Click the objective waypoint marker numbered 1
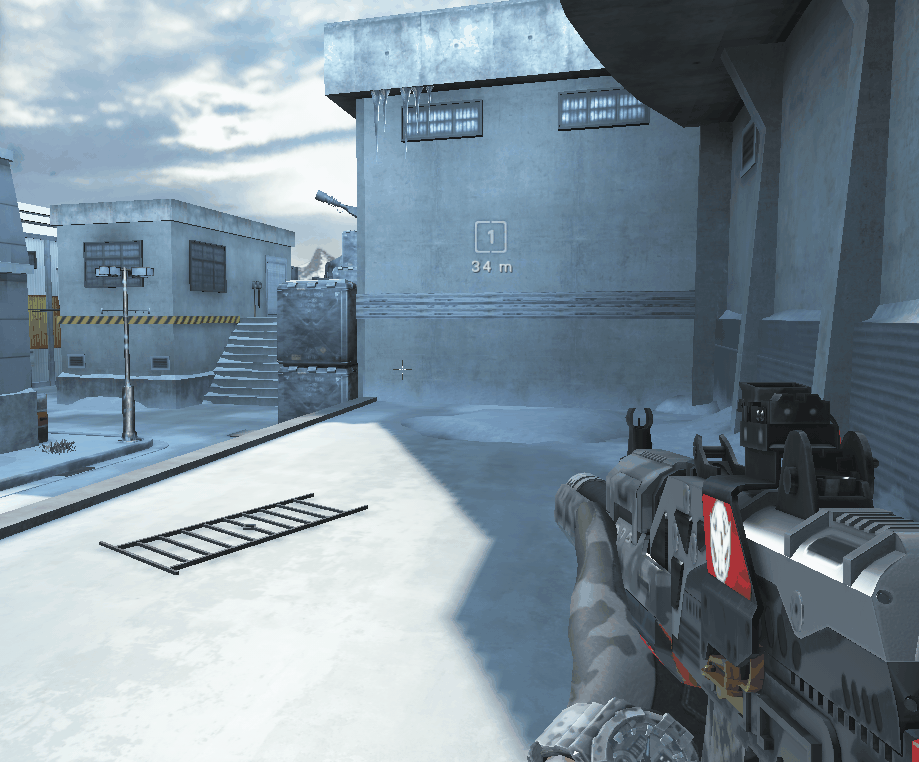The height and width of the screenshot is (762, 919). click(490, 238)
